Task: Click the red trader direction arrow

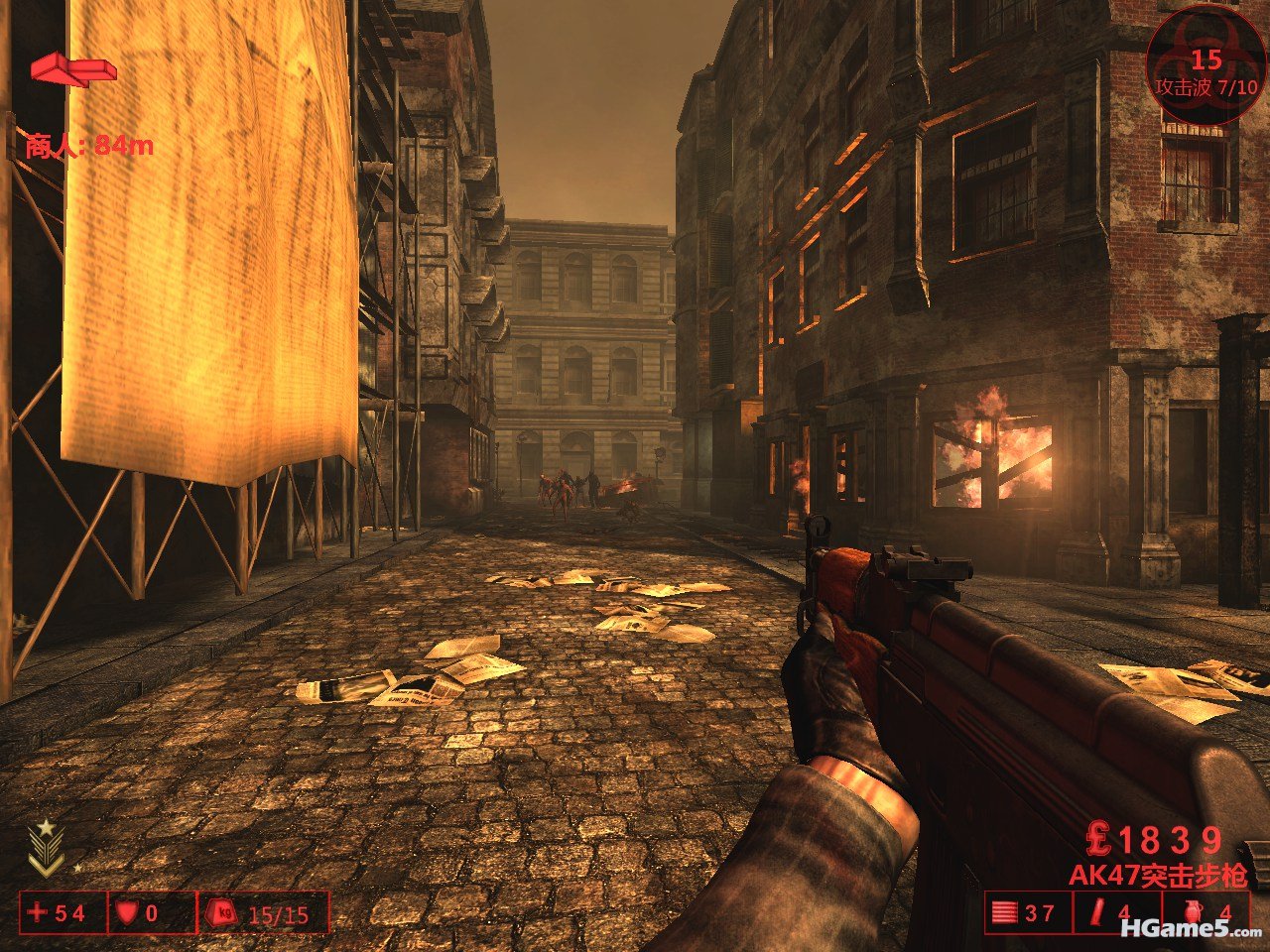Action: tap(72, 69)
